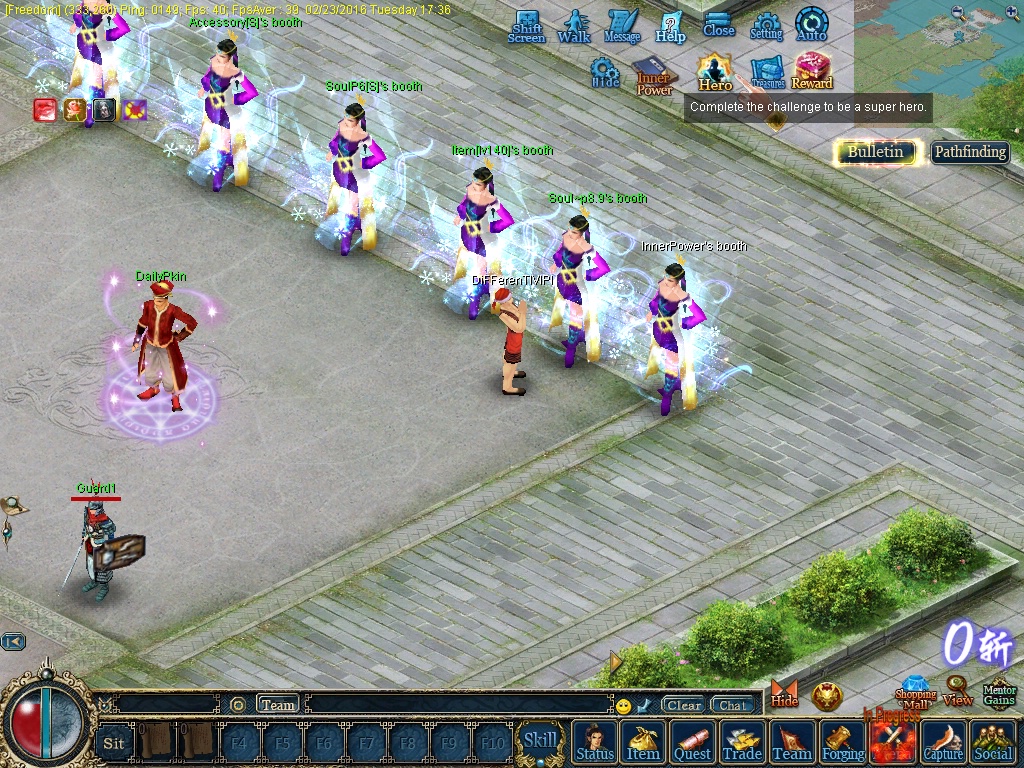This screenshot has width=1024, height=768.
Task: Click the Bulletin button
Action: 875,152
